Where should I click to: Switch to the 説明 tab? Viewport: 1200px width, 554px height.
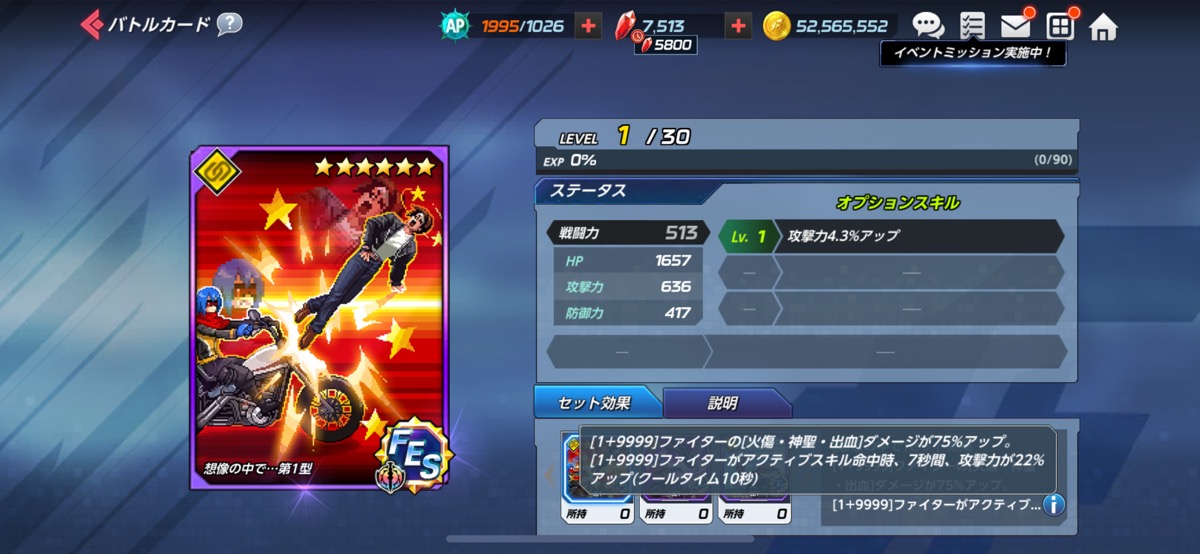724,403
